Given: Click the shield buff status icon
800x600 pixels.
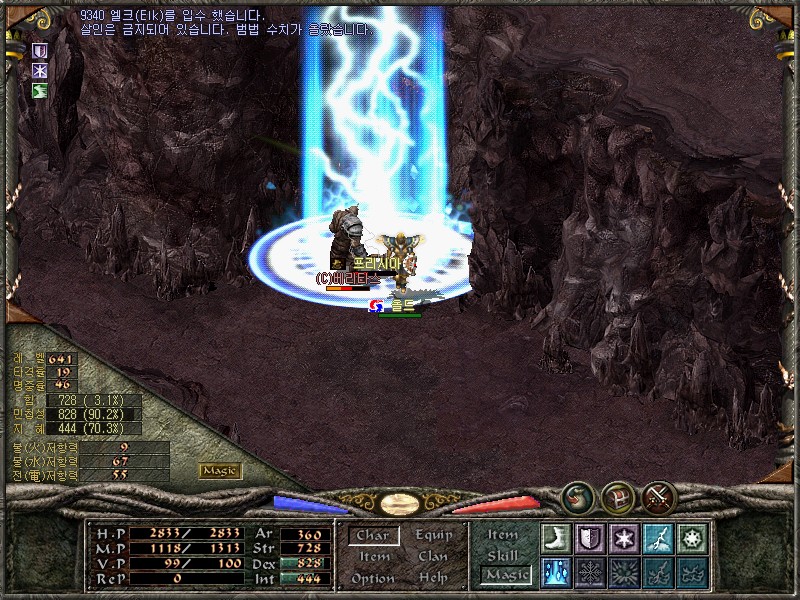Looking at the screenshot, I should [40, 50].
